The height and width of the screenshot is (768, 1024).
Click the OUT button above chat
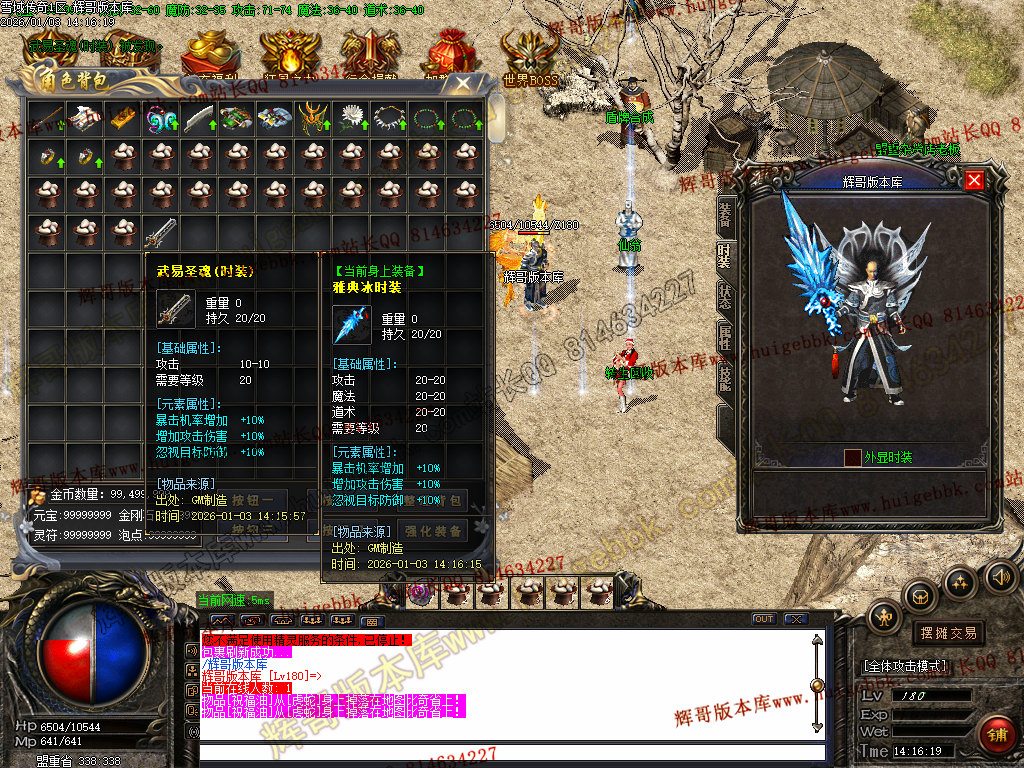click(x=764, y=619)
